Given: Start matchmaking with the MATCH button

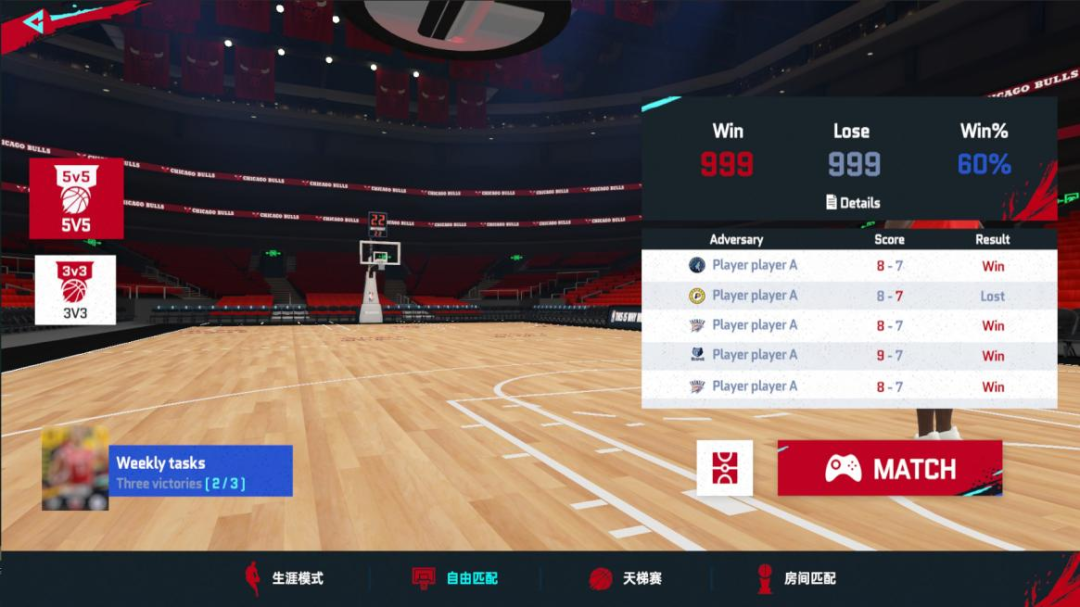Looking at the screenshot, I should 889,468.
